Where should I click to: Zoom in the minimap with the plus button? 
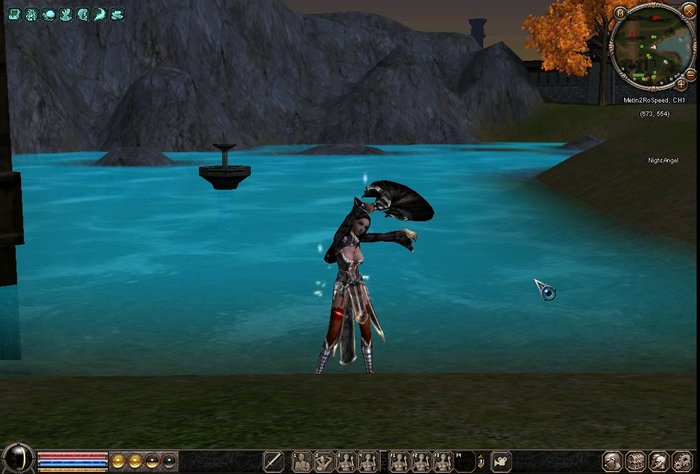tap(681, 85)
